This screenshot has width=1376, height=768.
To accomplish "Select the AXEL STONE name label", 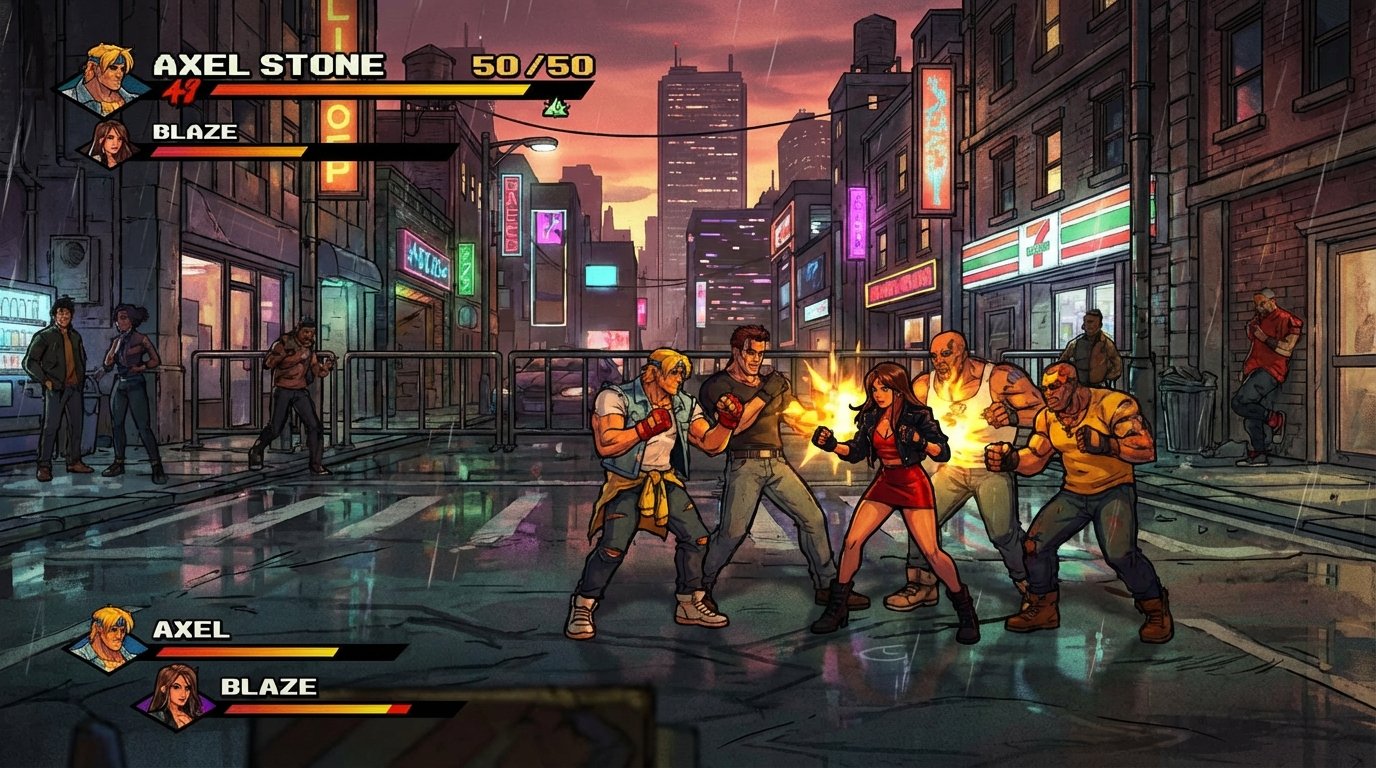I will click(x=268, y=63).
